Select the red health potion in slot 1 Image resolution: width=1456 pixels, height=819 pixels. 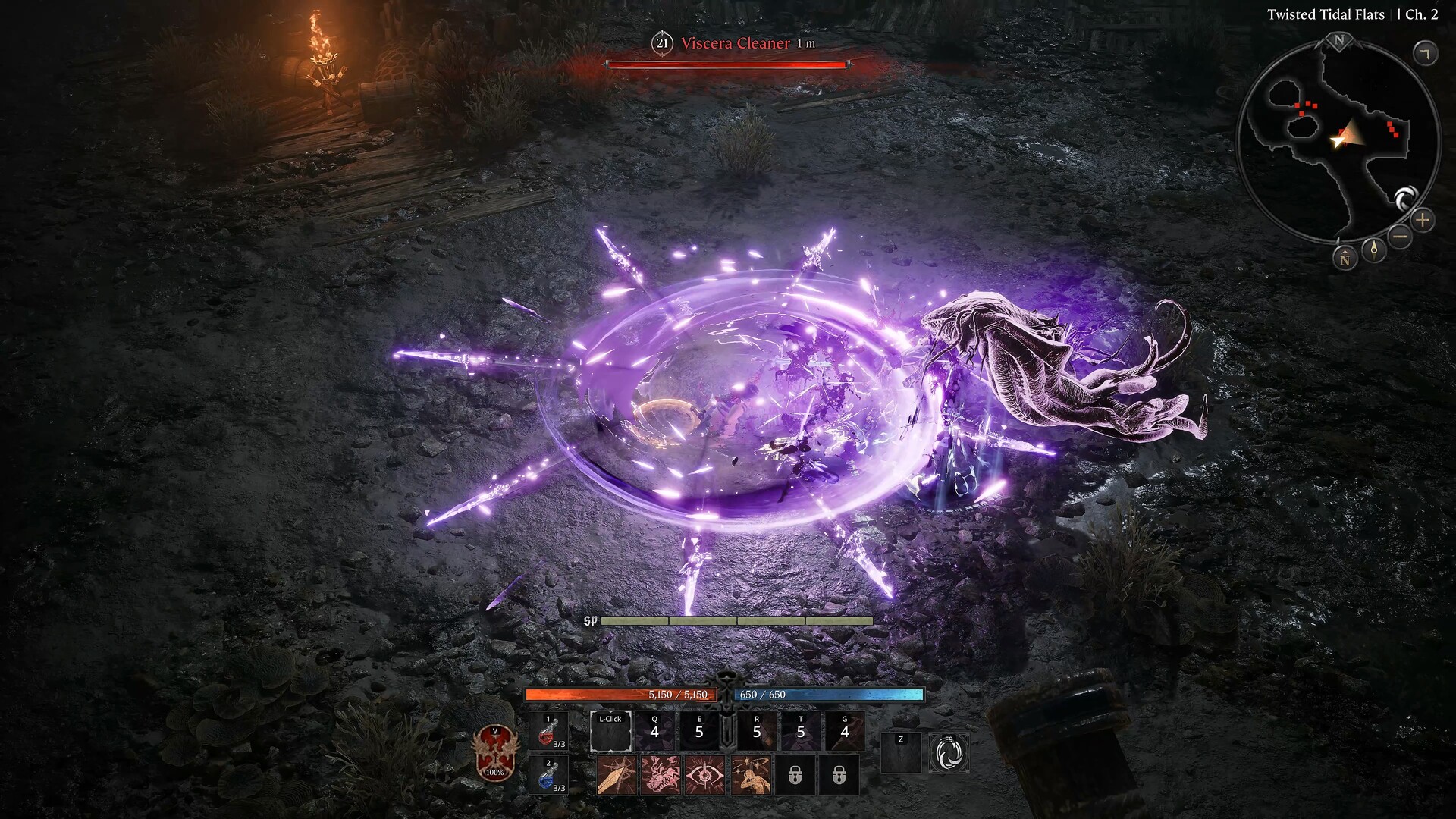547,732
